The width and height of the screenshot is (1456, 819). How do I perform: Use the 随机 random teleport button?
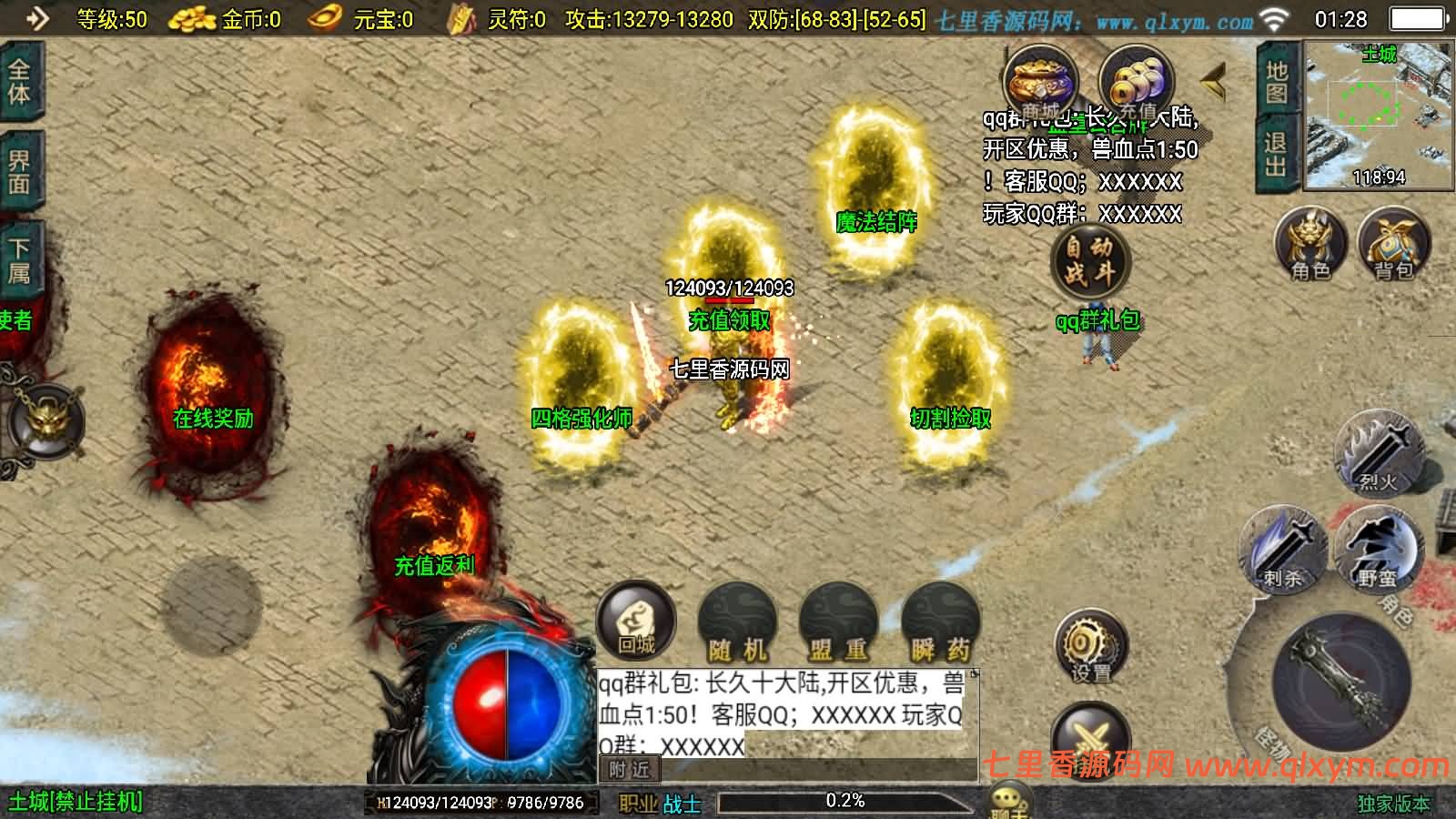point(738,624)
